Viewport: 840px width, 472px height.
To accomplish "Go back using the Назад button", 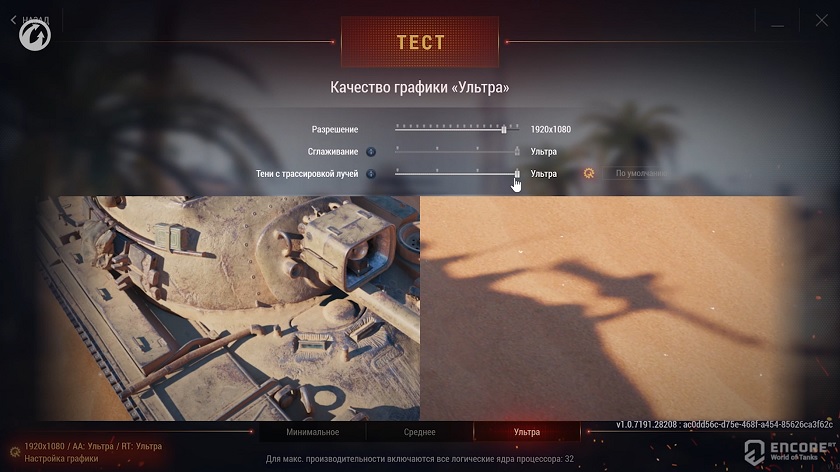I will pyautogui.click(x=29, y=19).
